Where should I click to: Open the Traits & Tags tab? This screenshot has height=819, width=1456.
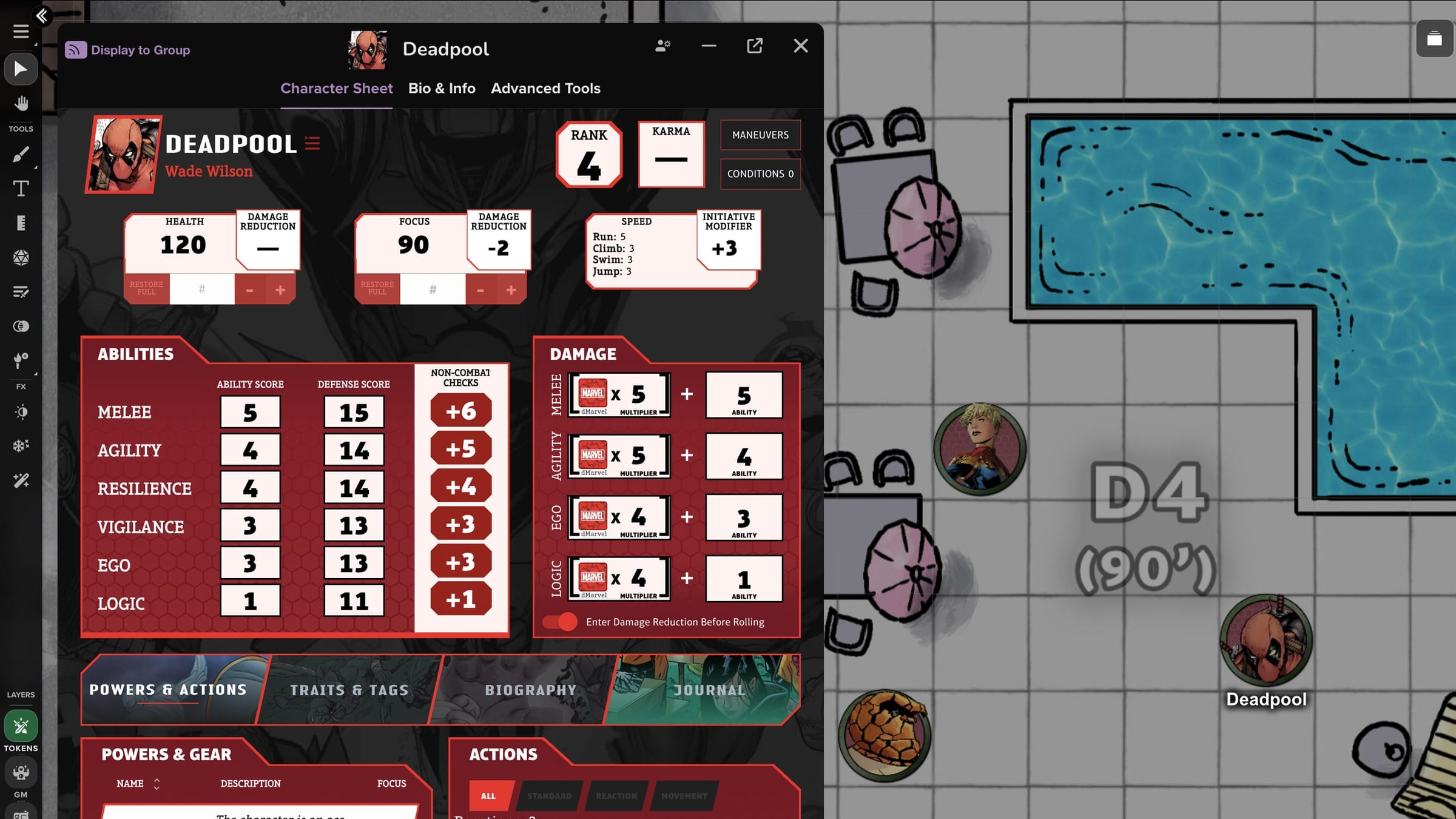(x=349, y=690)
